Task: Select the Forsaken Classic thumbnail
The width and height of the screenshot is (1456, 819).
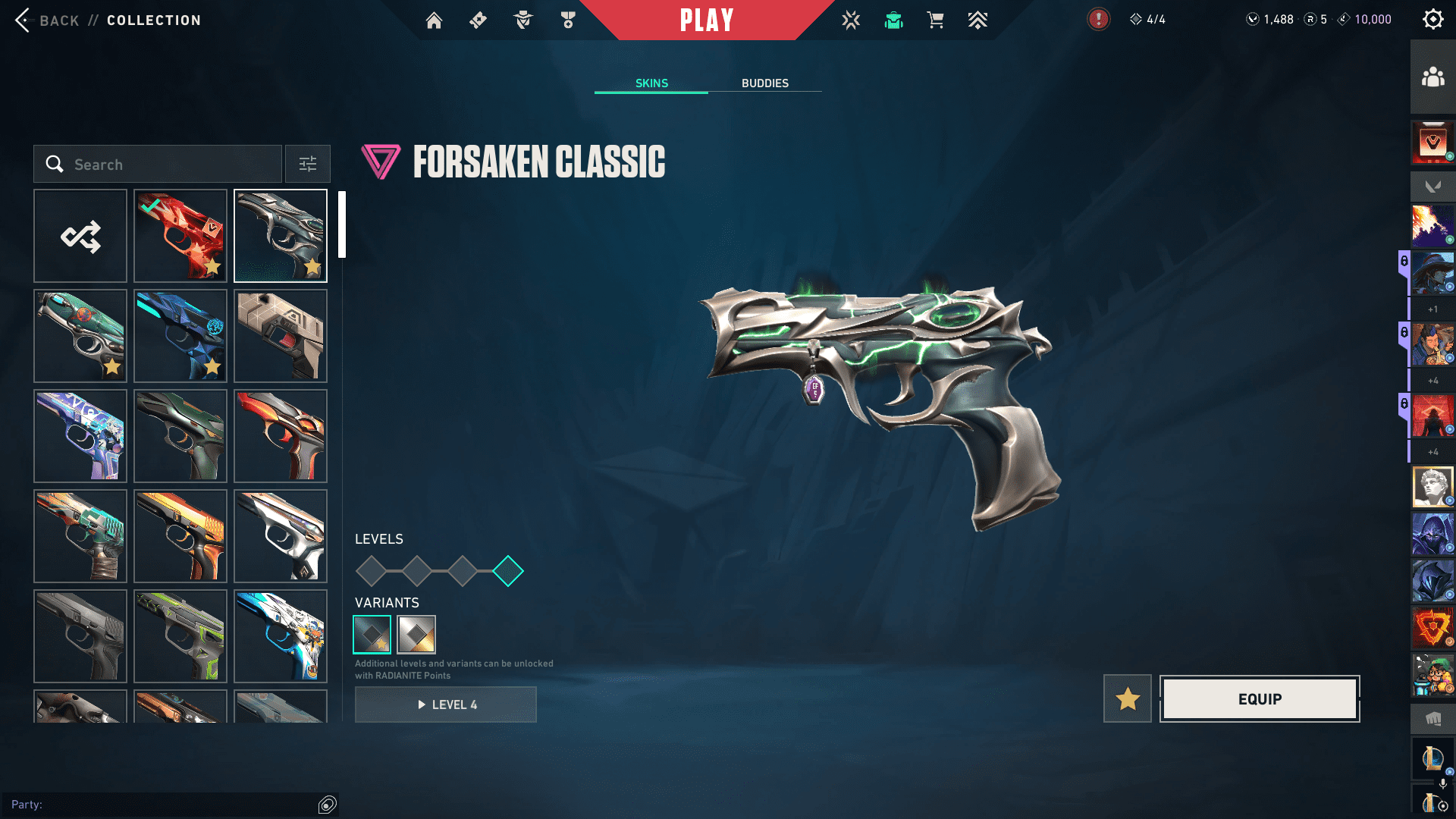Action: coord(281,237)
